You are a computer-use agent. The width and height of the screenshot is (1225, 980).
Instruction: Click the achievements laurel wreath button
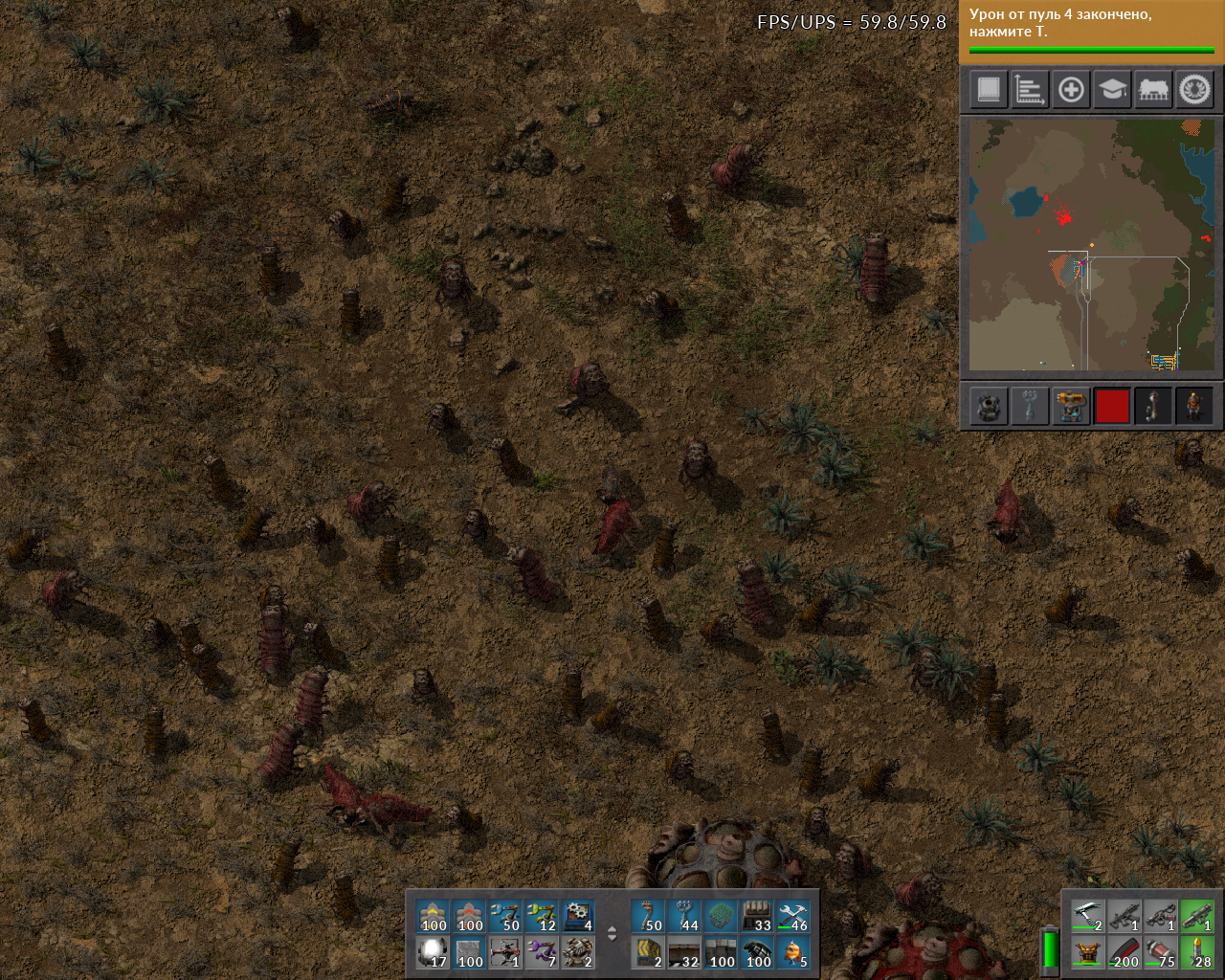pos(1194,90)
